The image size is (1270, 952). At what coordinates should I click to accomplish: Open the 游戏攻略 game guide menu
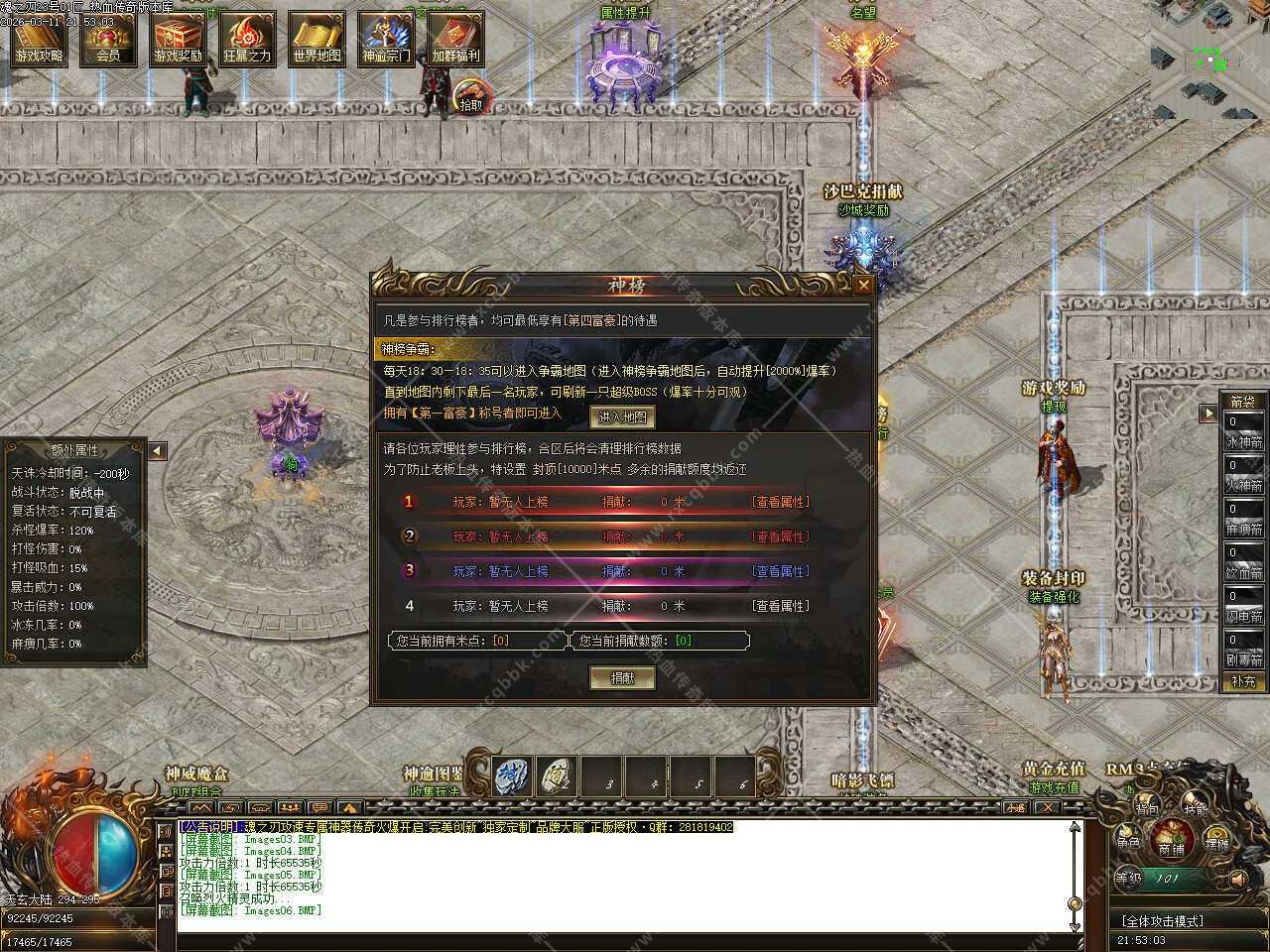click(x=39, y=38)
